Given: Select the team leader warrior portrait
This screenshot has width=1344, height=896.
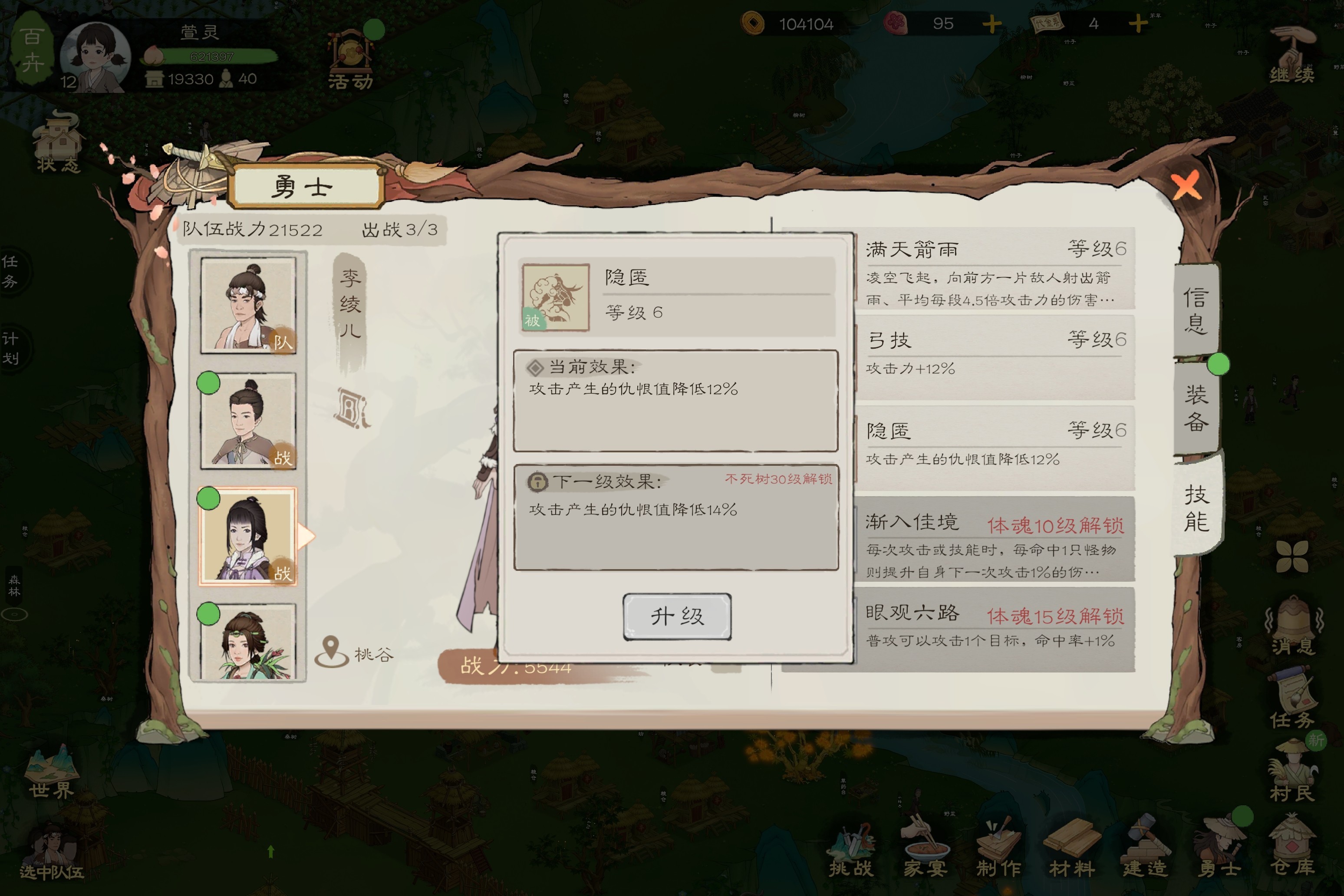Looking at the screenshot, I should coord(248,305).
